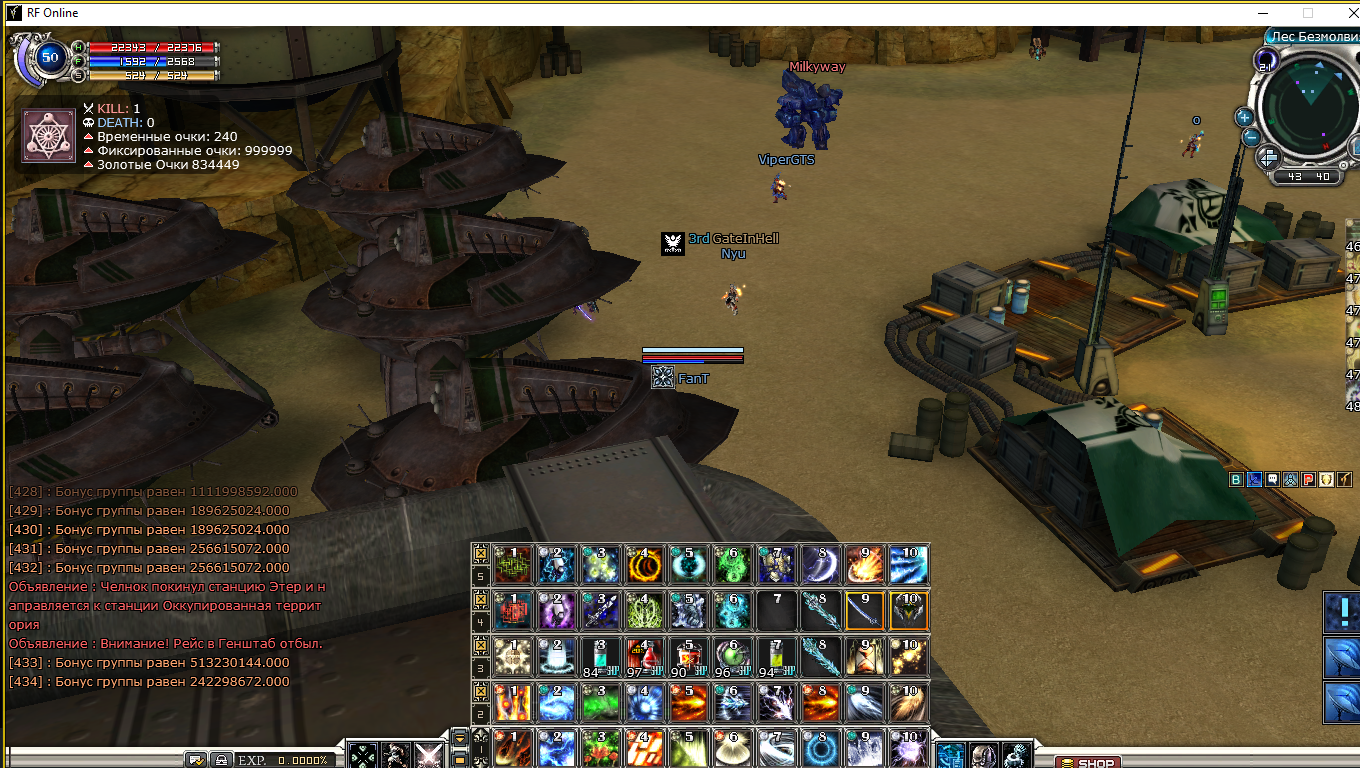
Task: Select the armor piece in highlighted slot 10
Action: tap(908, 610)
